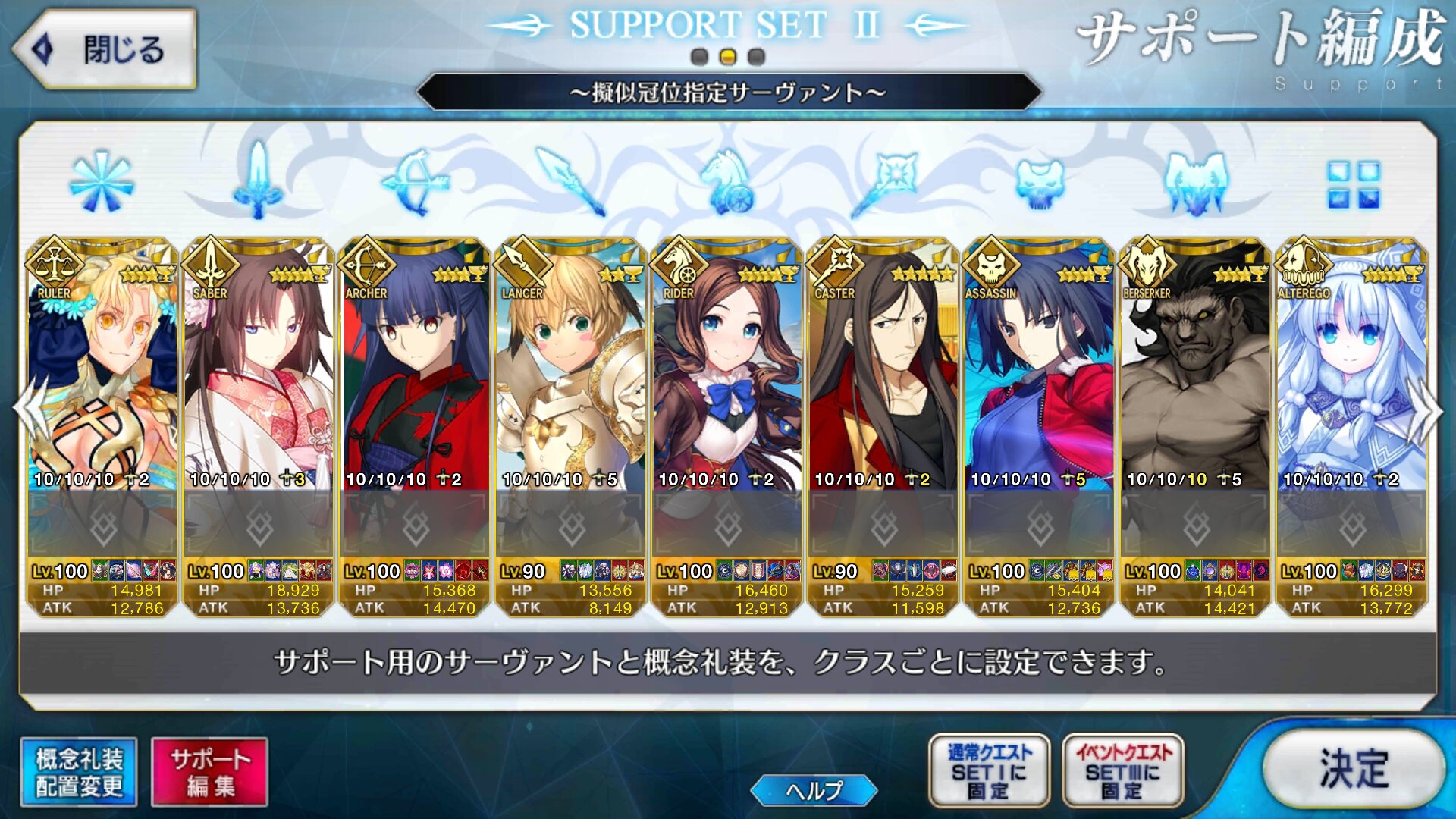Select the Berserker servant card
Viewport: 1456px width, 819px height.
click(1196, 379)
